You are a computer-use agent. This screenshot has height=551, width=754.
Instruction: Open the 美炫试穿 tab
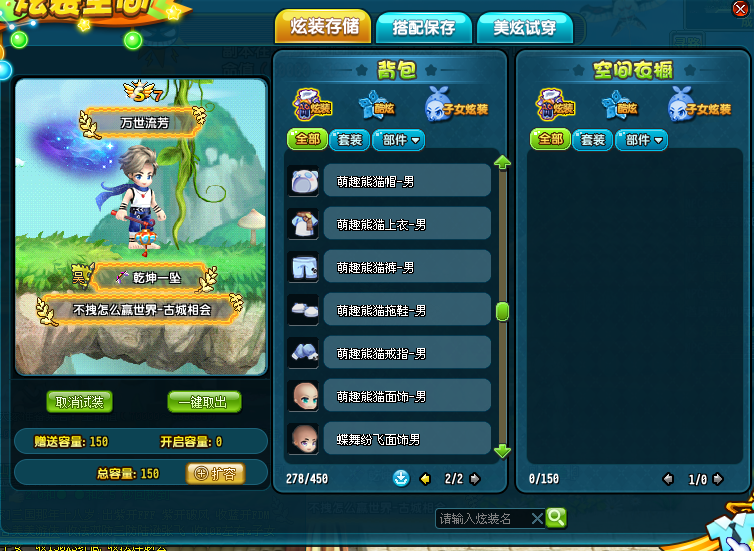(524, 28)
